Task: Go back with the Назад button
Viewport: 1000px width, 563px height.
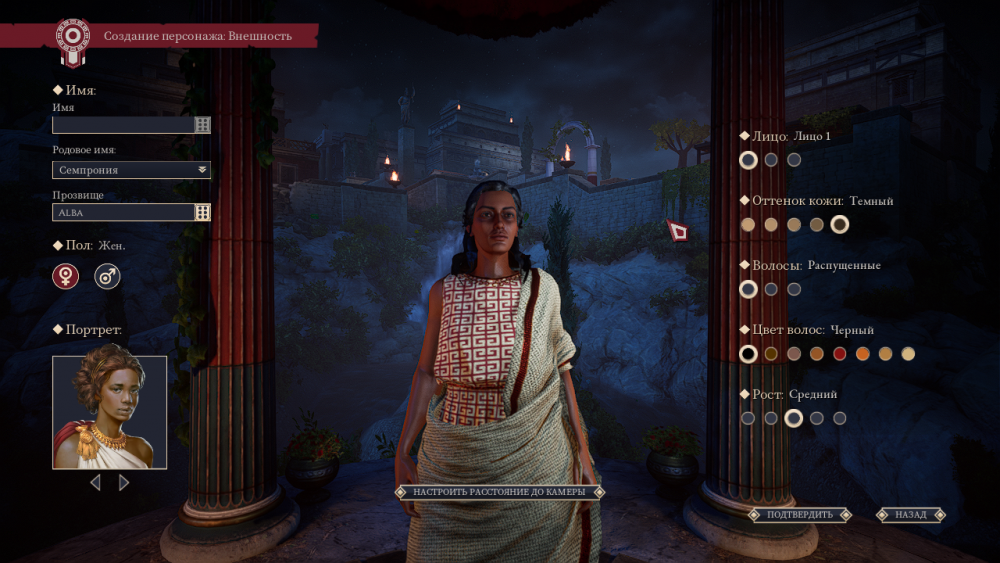Action: point(911,515)
